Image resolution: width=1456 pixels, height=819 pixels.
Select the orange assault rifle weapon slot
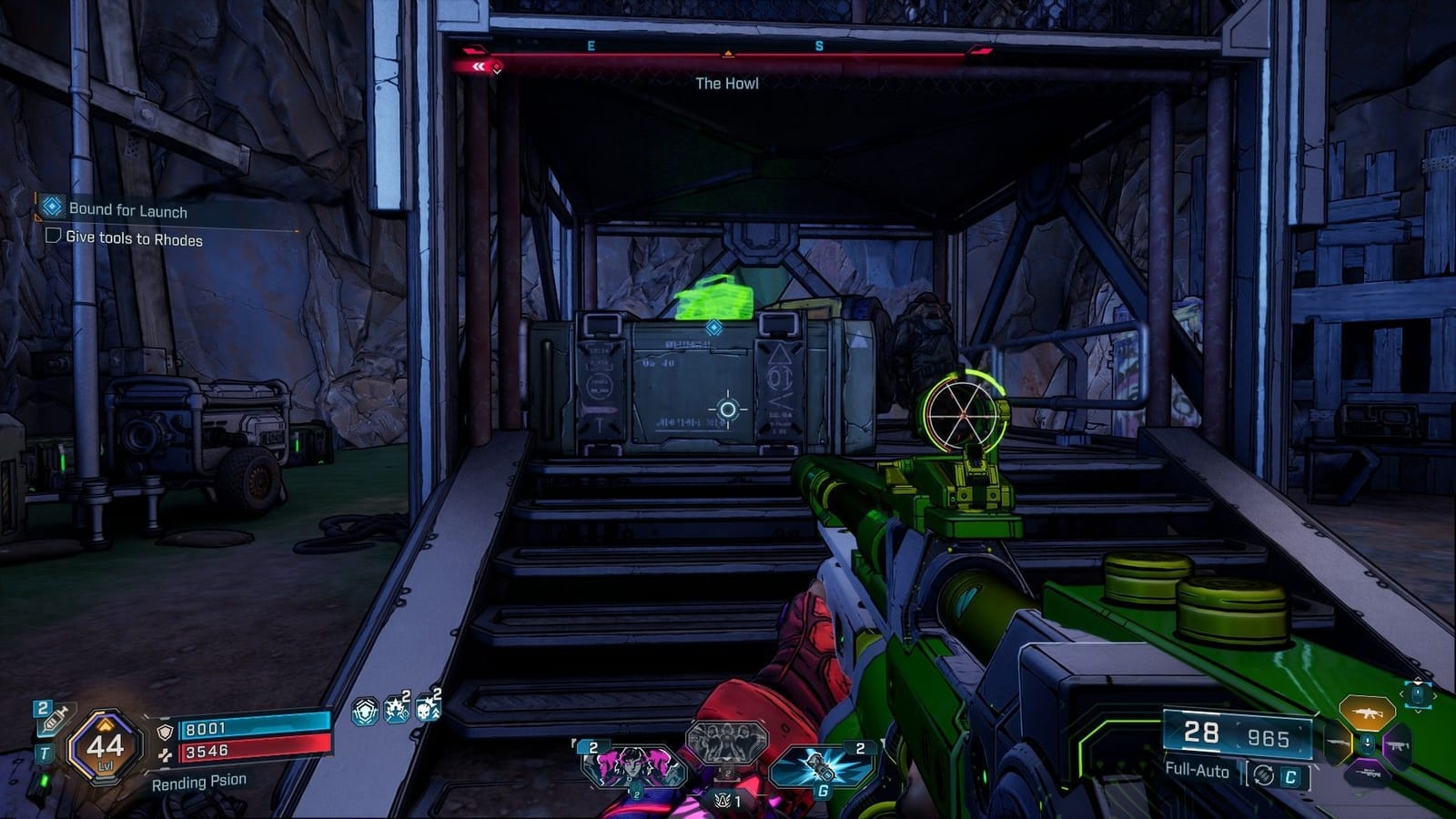point(1366,713)
